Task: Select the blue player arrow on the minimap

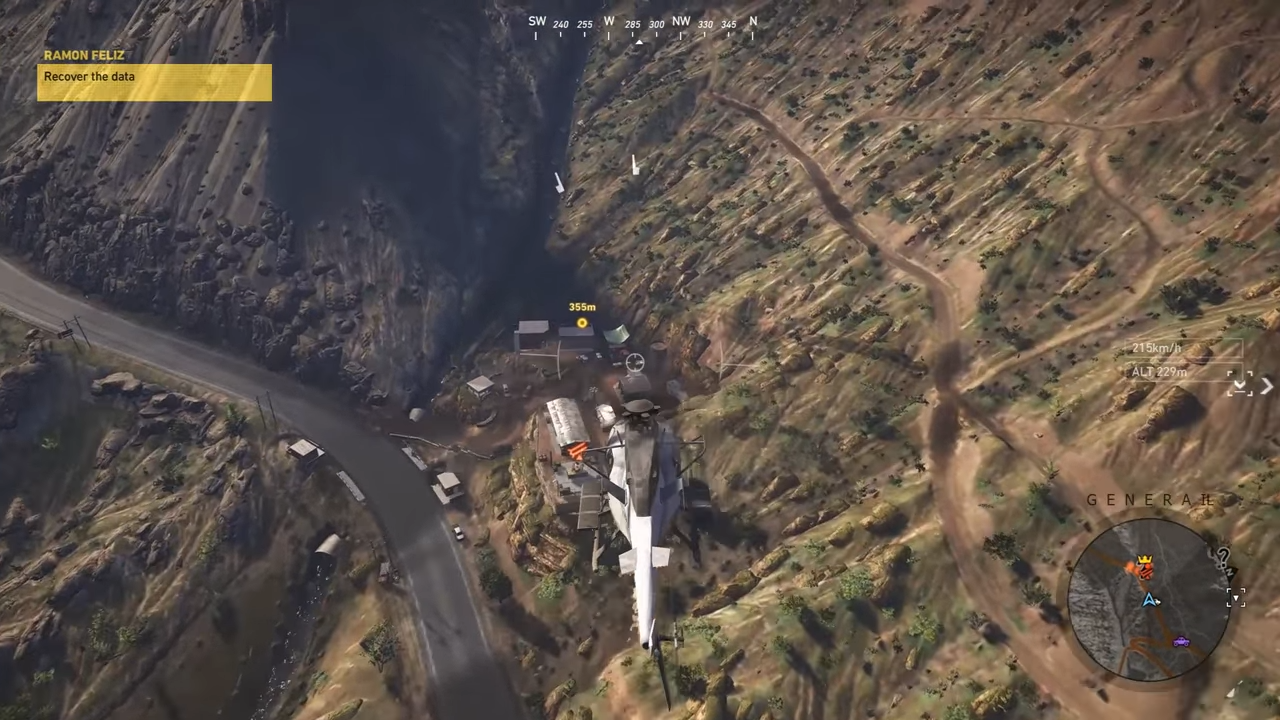Action: pos(1150,600)
